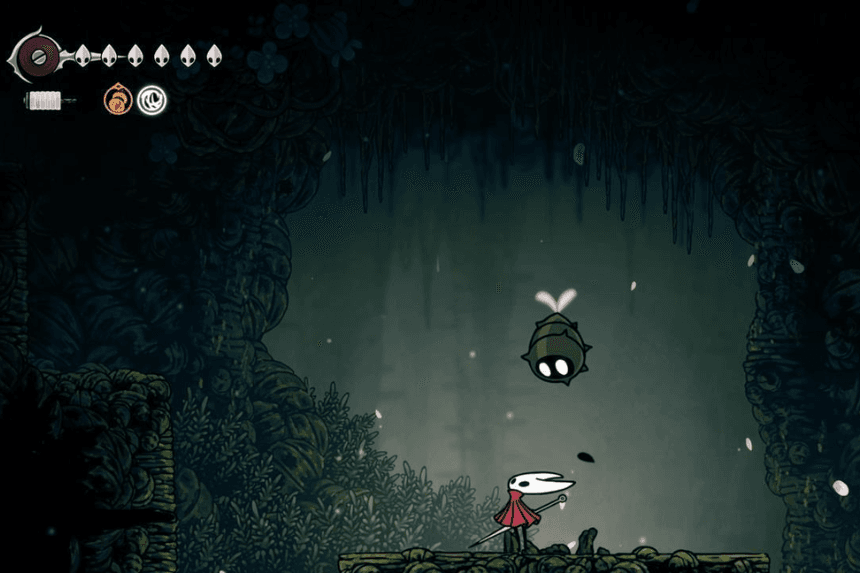Viewport: 860px width, 573px height.
Task: Select the white glowing swirl tool icon
Action: coord(152,99)
